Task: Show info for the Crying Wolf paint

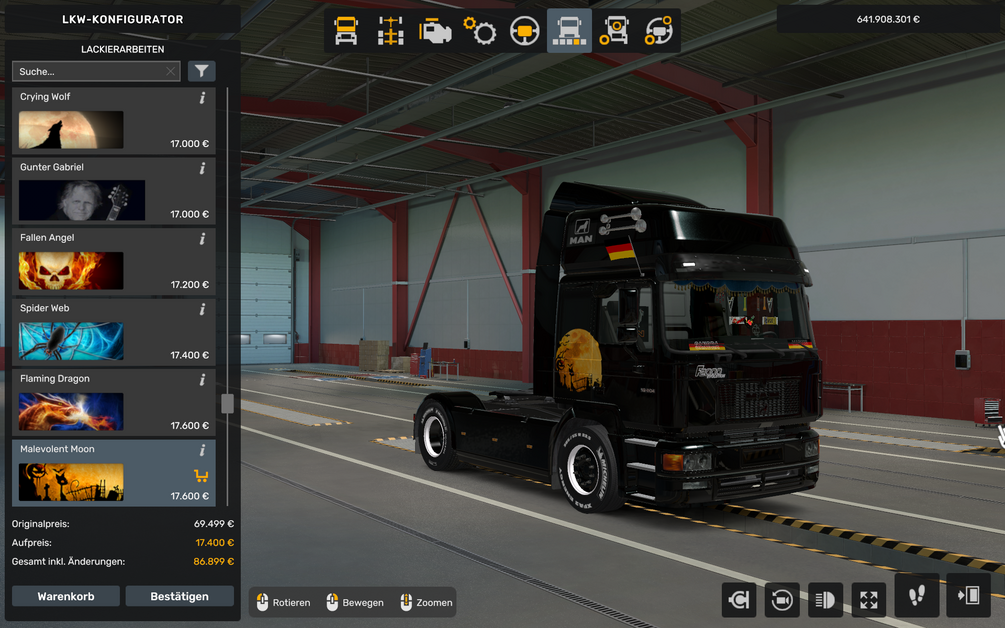Action: click(x=202, y=98)
